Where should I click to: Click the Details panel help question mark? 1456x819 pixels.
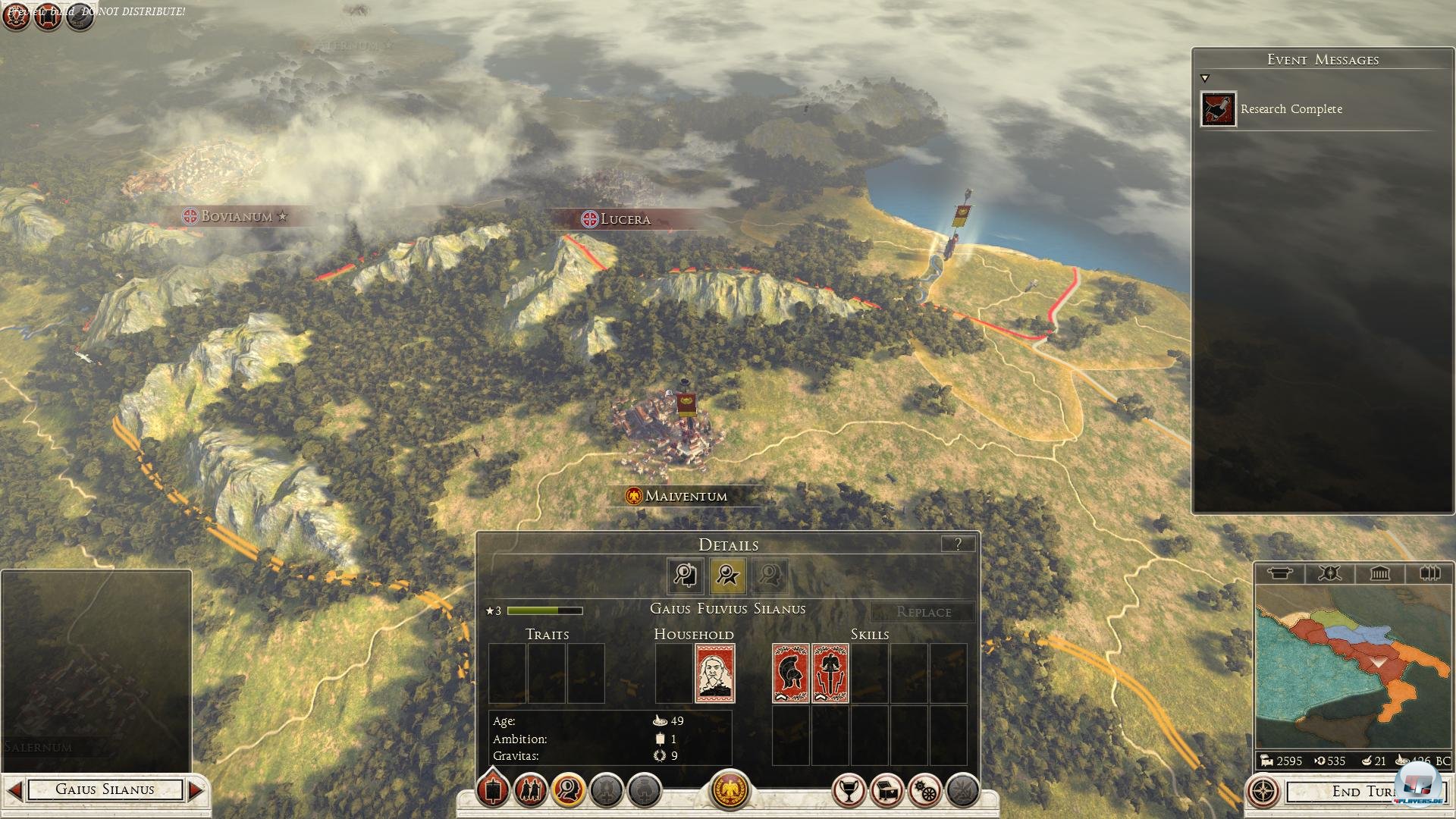pos(958,544)
